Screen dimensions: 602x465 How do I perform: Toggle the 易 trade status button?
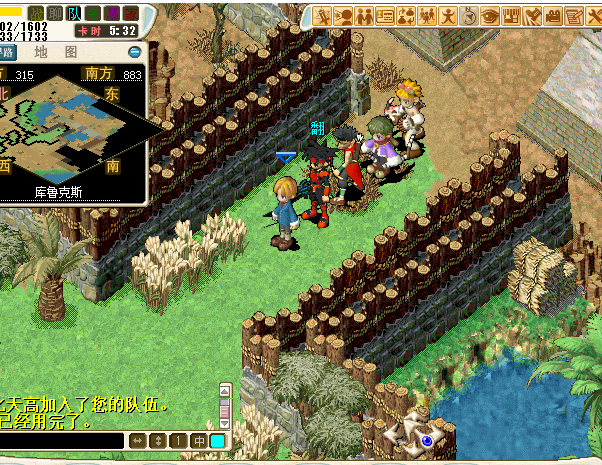click(111, 13)
